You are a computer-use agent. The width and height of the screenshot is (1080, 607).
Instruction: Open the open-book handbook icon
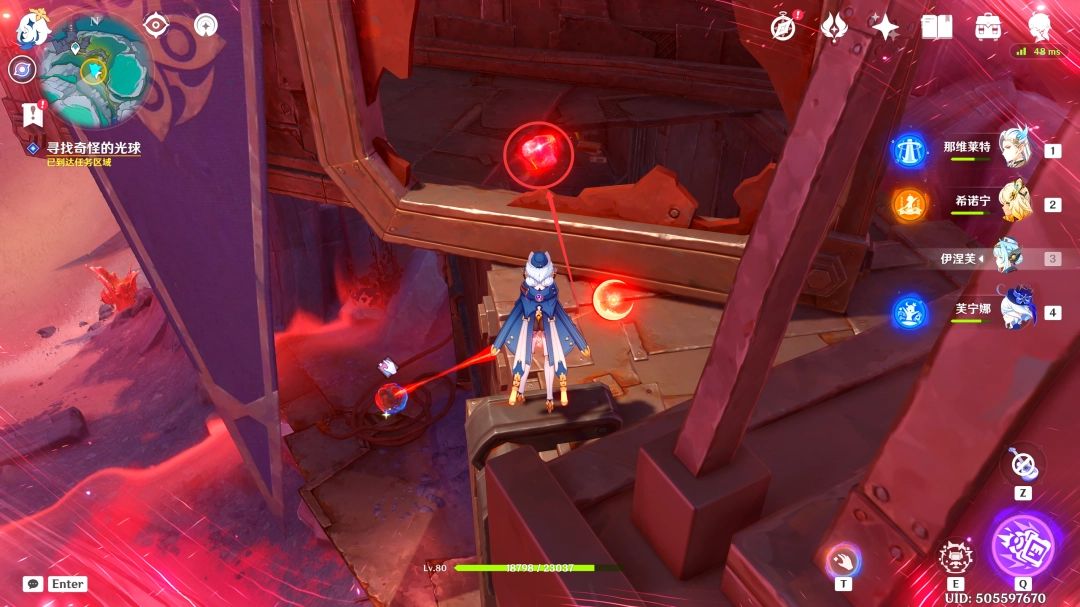pyautogui.click(x=937, y=27)
